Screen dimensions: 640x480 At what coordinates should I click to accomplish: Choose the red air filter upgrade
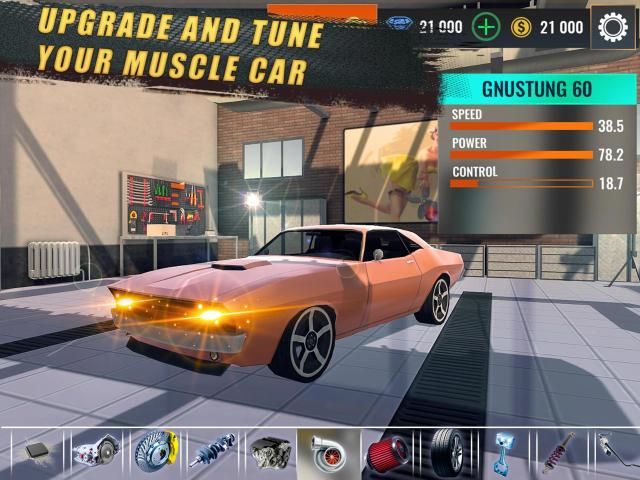point(386,452)
